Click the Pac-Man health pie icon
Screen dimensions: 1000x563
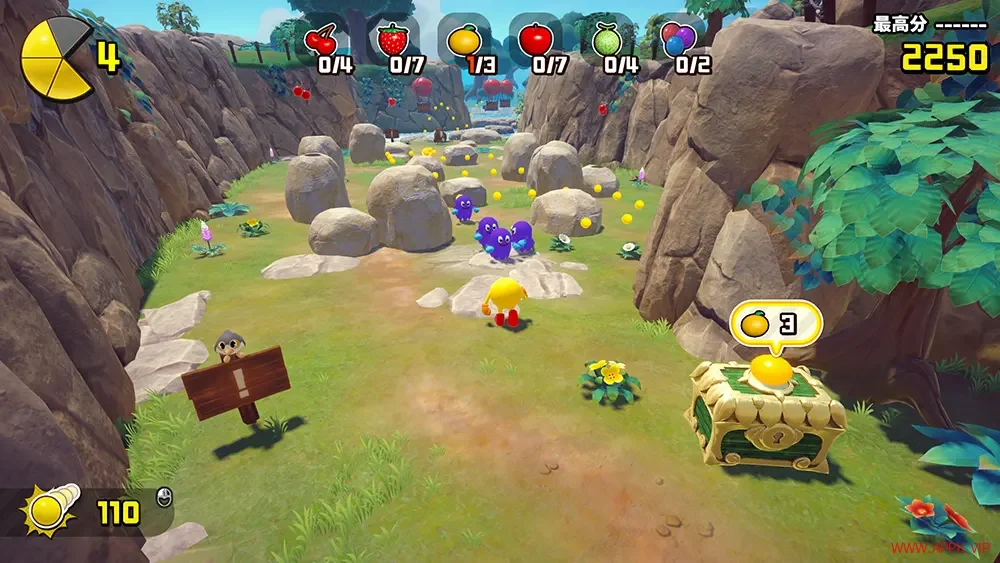point(55,61)
